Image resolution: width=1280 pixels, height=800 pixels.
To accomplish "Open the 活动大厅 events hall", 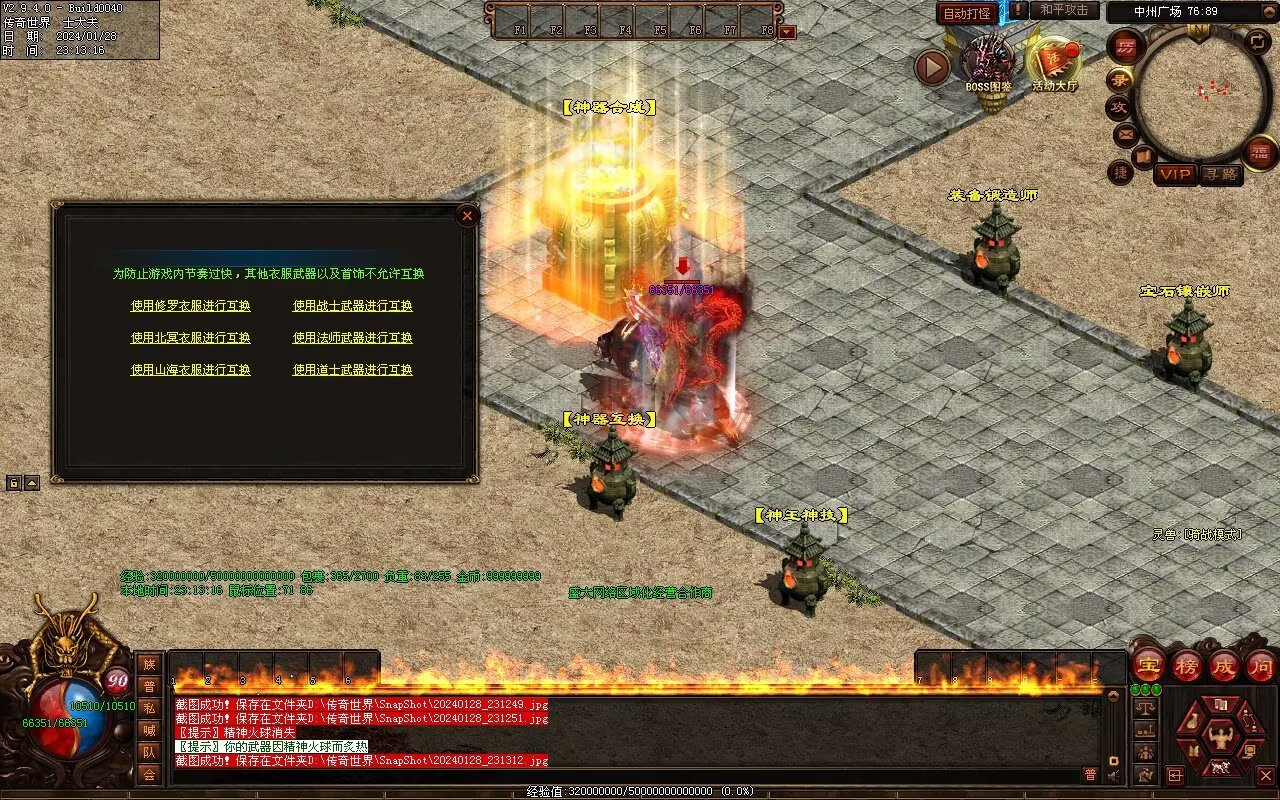I will (1054, 63).
